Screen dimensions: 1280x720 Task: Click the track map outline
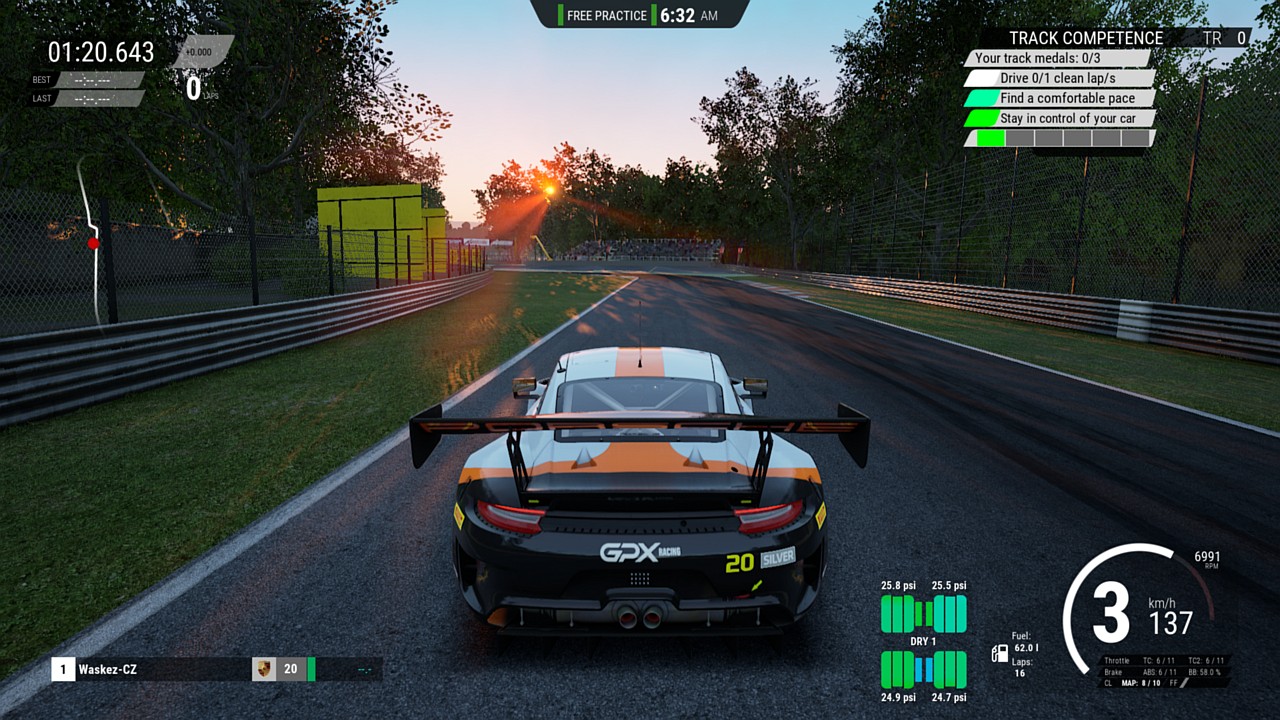tap(91, 240)
